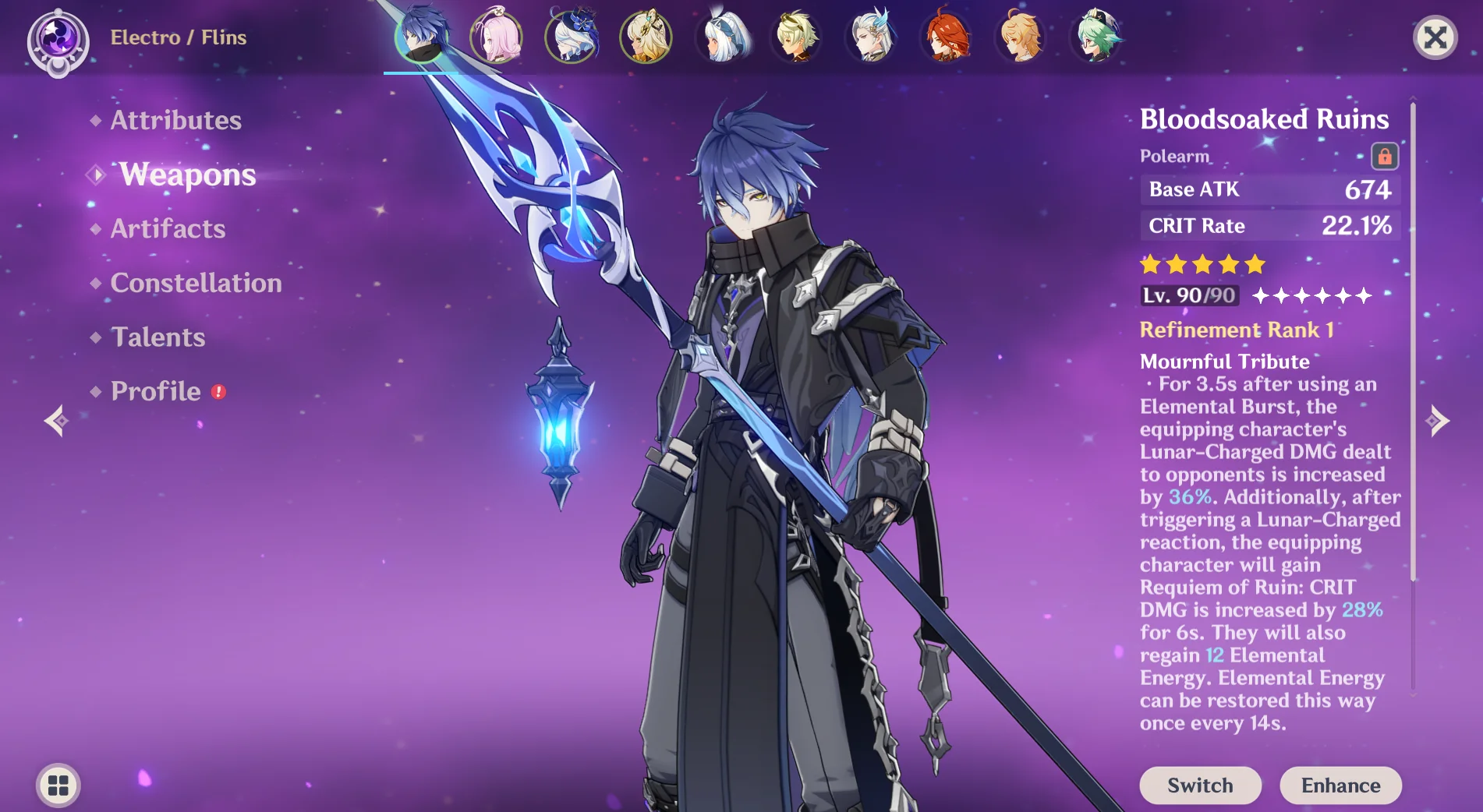The height and width of the screenshot is (812, 1483).
Task: Click the Switch weapon button
Action: (1200, 785)
